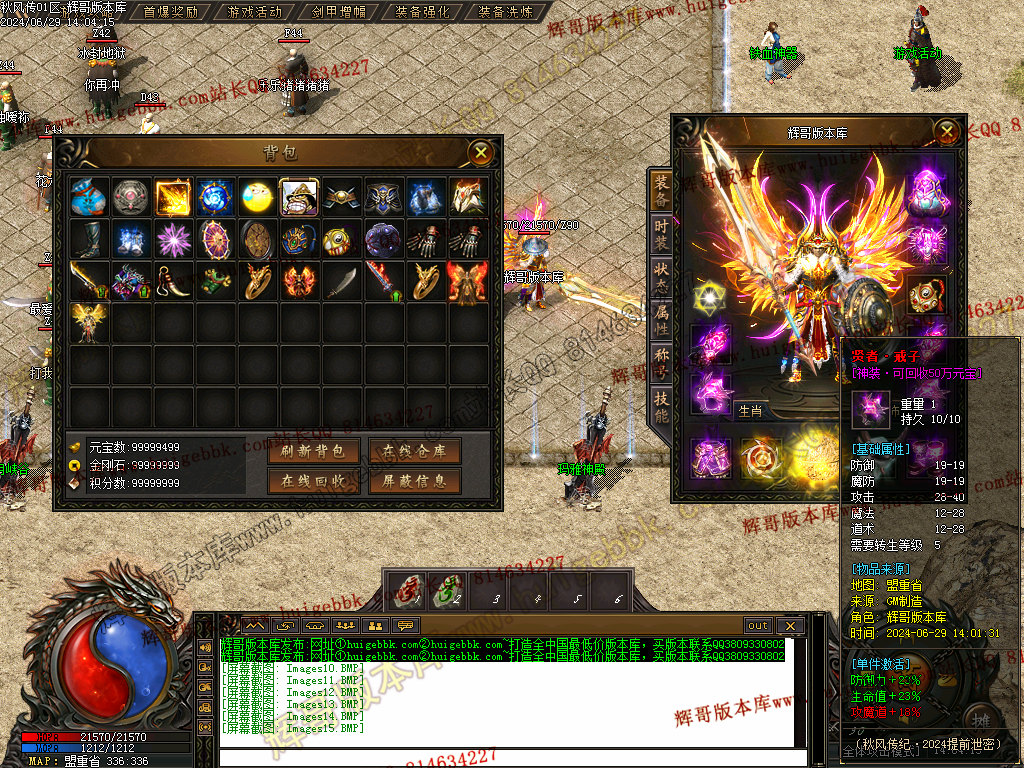This screenshot has height=768, width=1024.
Task: Select the yellow smiley face item
Action: [257, 198]
